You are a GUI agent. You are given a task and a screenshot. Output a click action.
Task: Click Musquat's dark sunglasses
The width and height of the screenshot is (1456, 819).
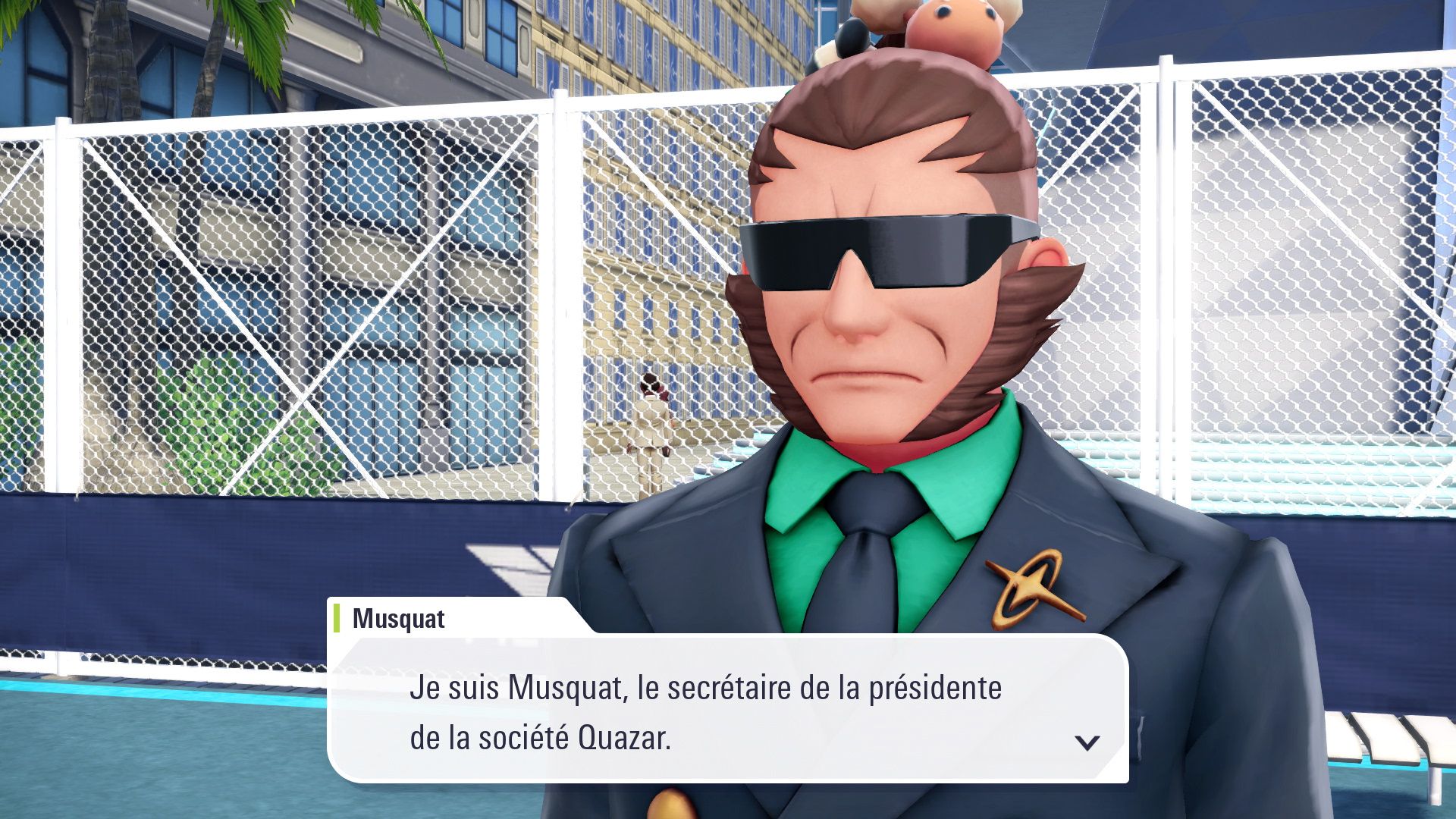(x=880, y=250)
